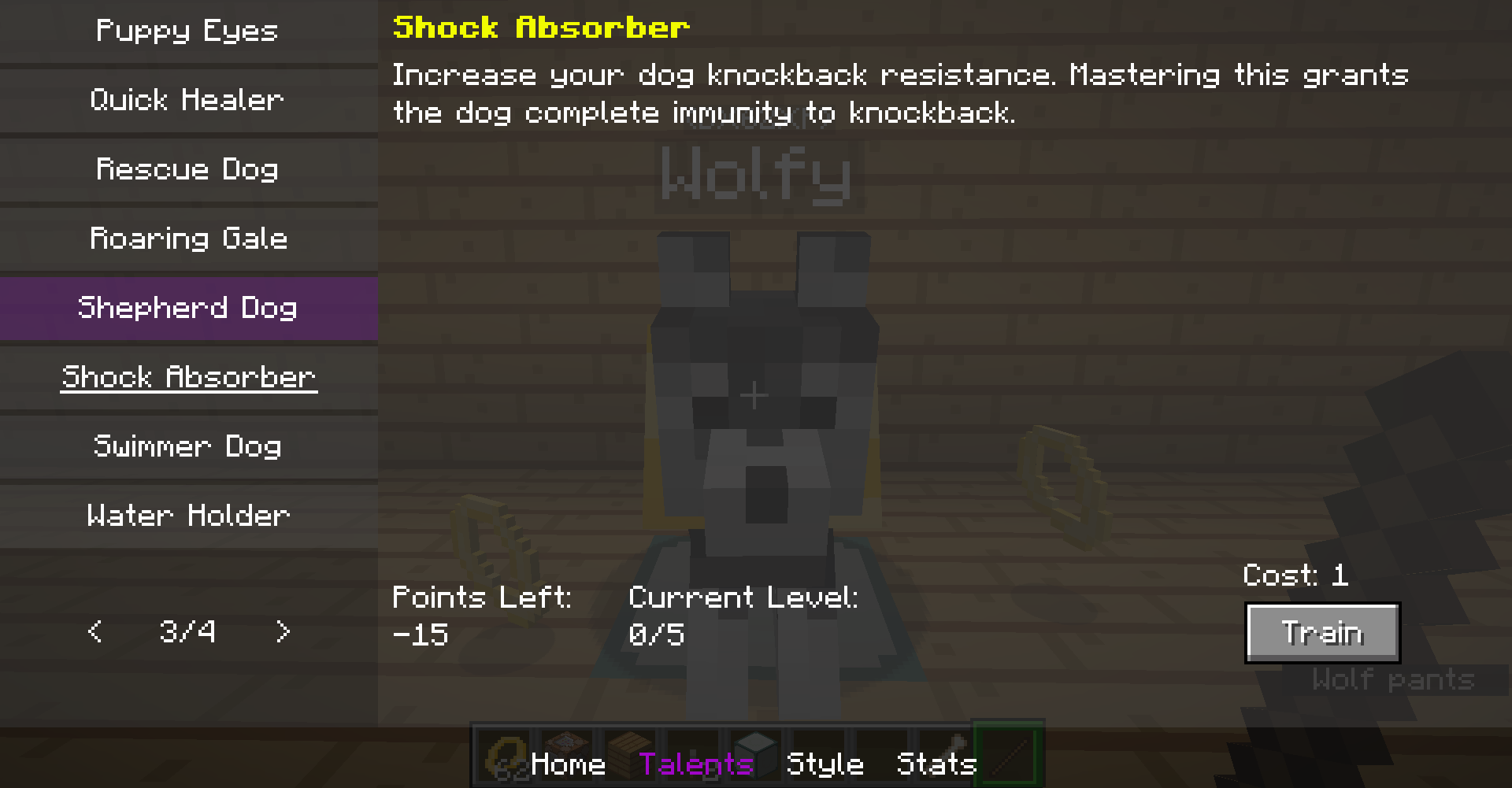This screenshot has width=1512, height=788.
Task: Open the Rescue Dog talent
Action: [x=187, y=169]
